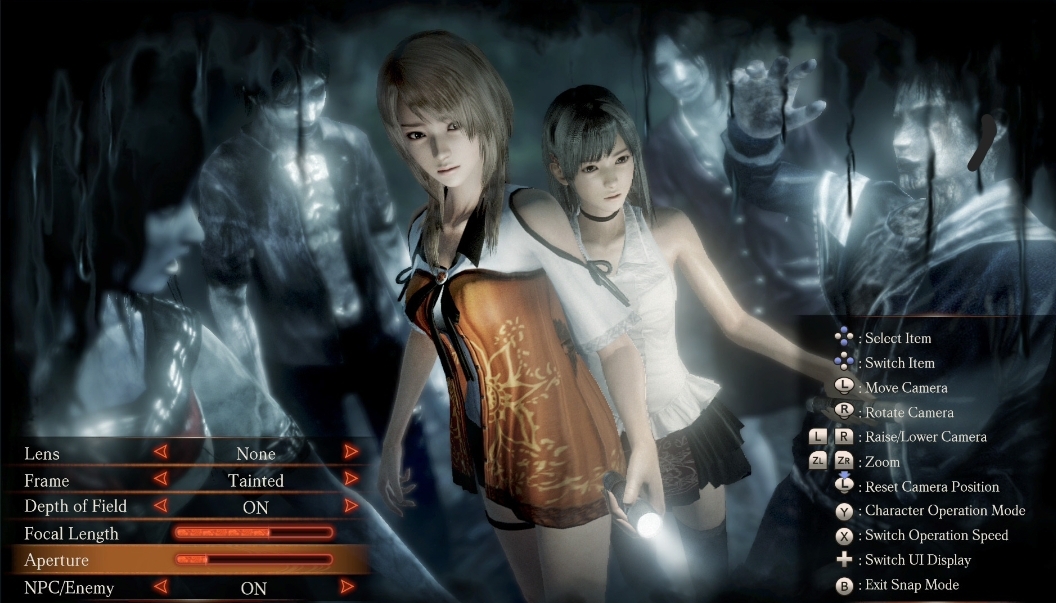
Task: Adjust the Focal Length slider
Action: [x=254, y=533]
